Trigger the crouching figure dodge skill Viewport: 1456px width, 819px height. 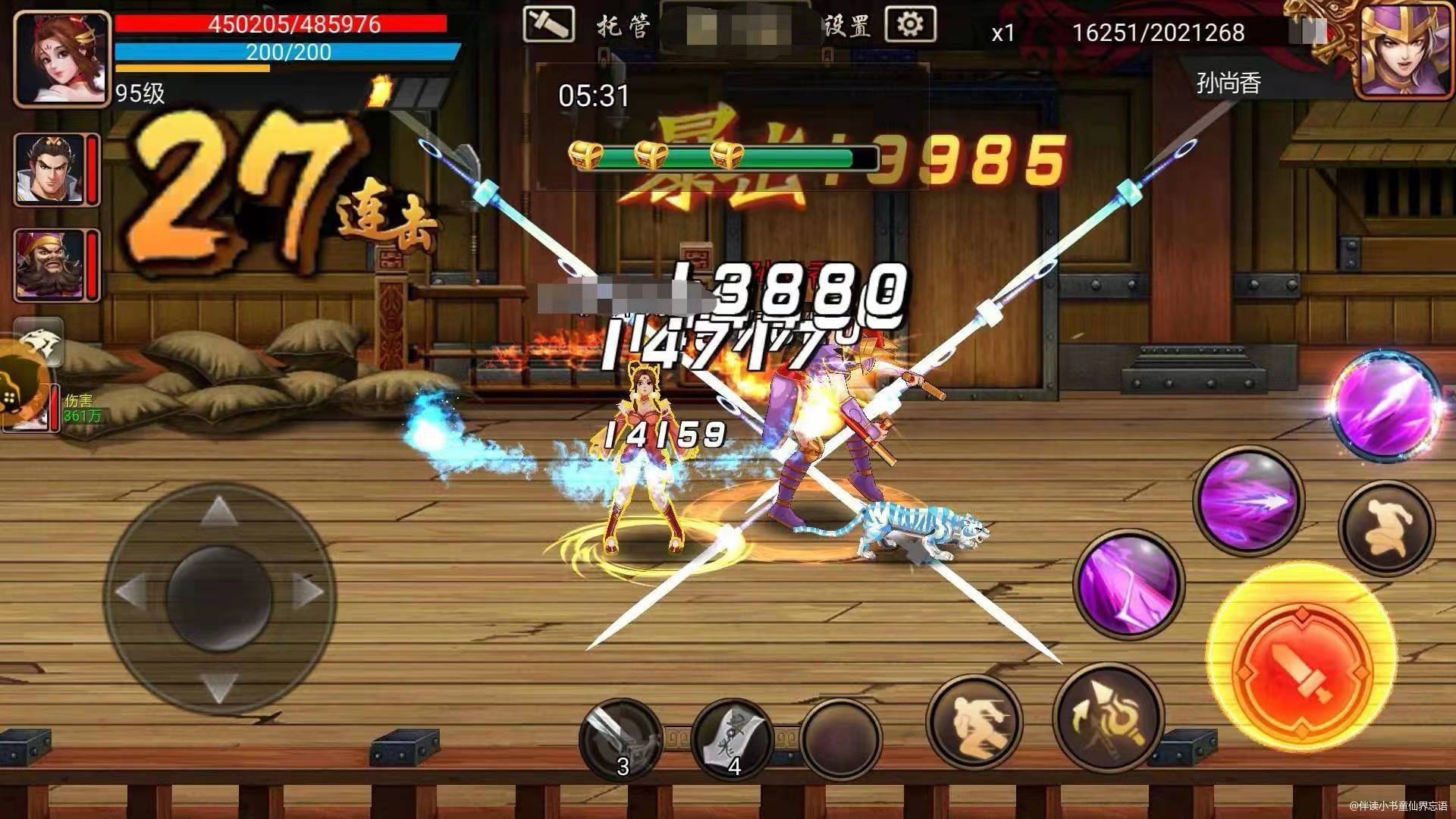(x=1387, y=527)
